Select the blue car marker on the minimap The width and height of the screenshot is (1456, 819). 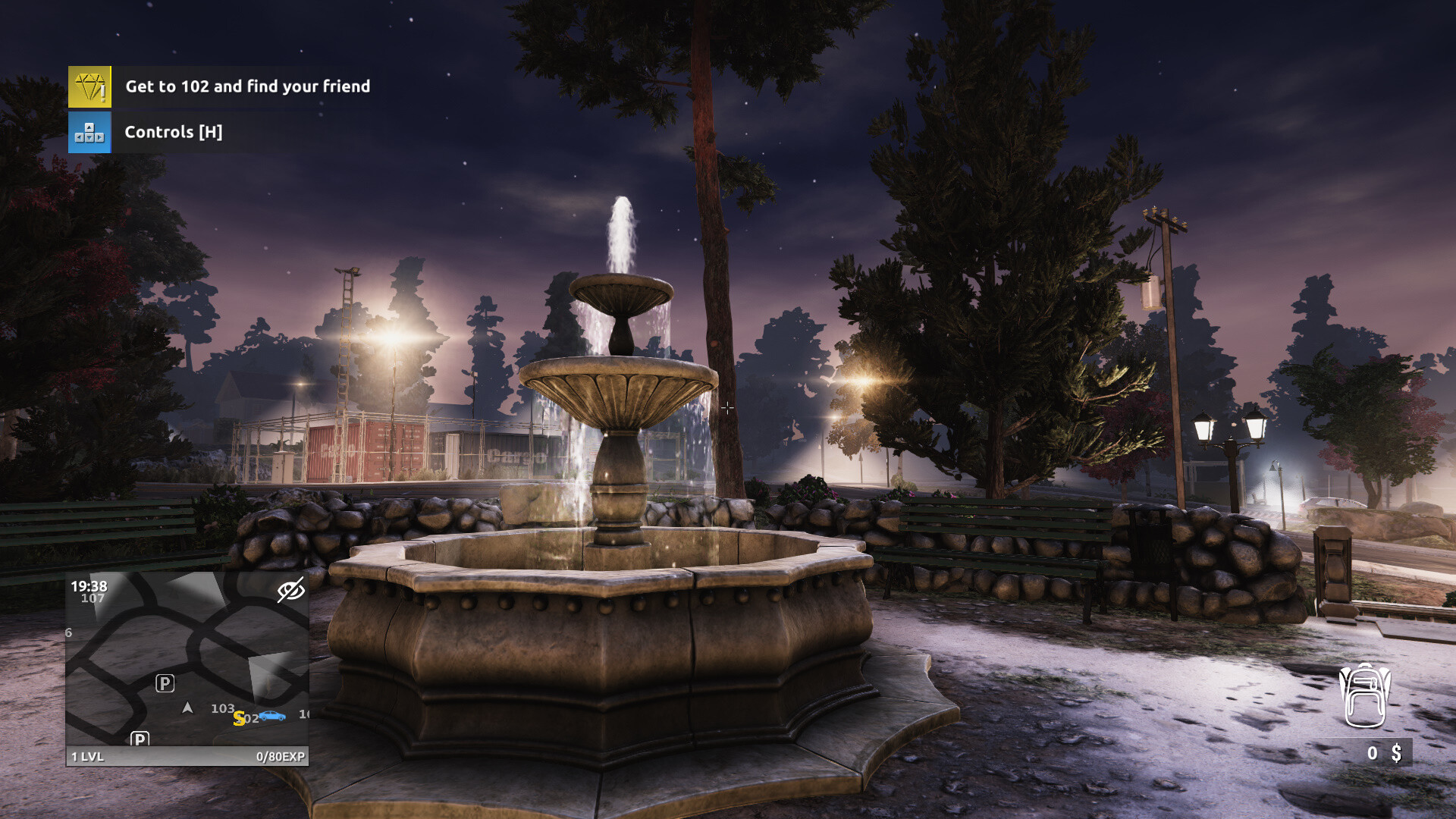[x=273, y=717]
